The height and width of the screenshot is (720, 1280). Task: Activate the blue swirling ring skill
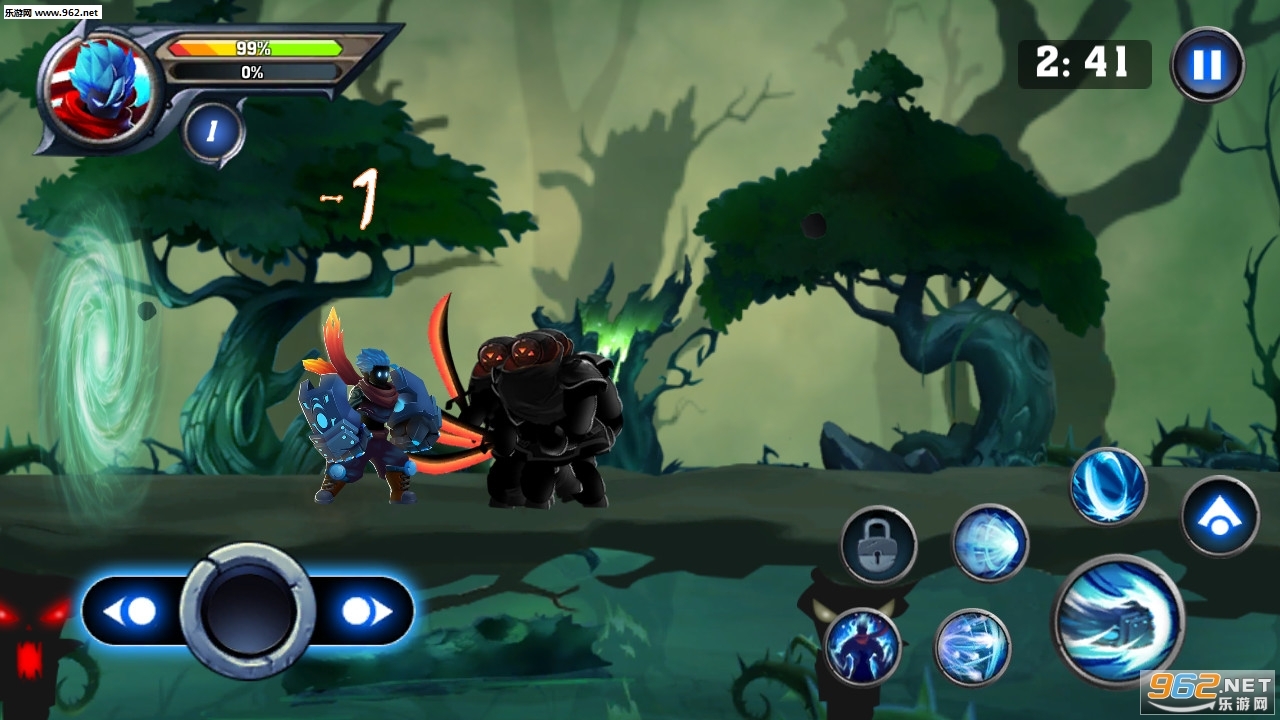point(1109,486)
